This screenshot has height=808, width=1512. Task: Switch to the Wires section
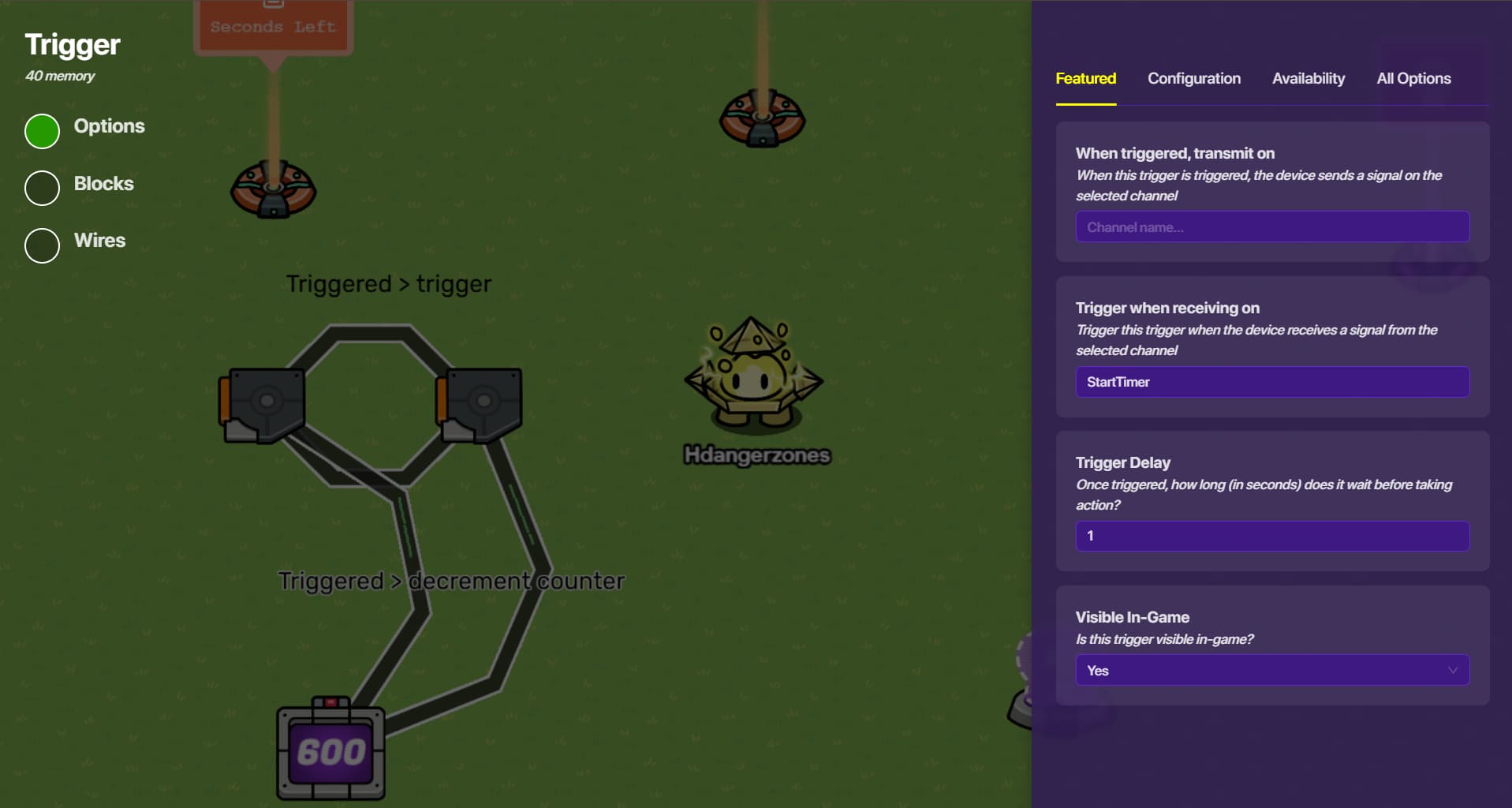click(43, 245)
